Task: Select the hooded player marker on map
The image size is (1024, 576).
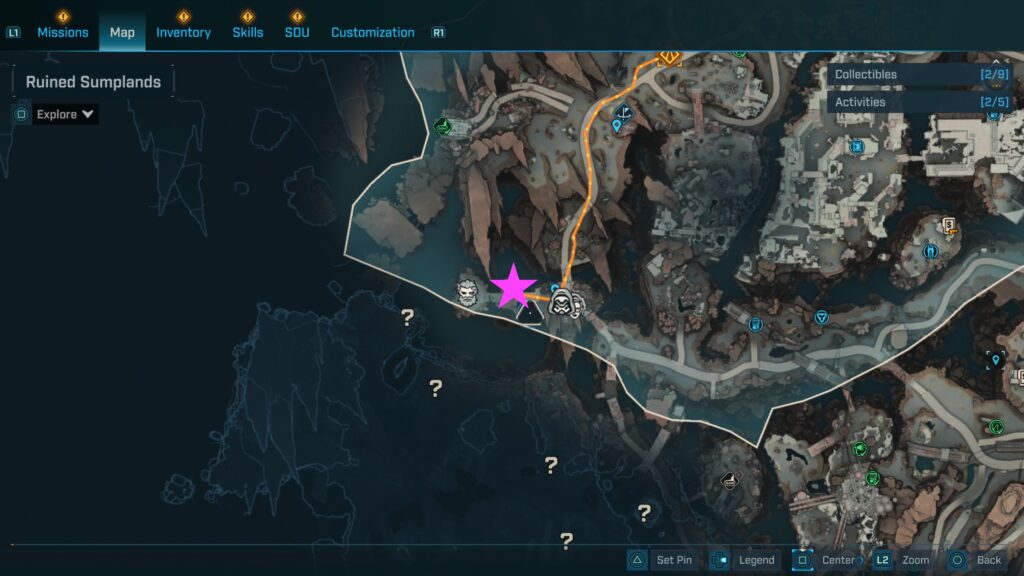Action: [x=562, y=303]
